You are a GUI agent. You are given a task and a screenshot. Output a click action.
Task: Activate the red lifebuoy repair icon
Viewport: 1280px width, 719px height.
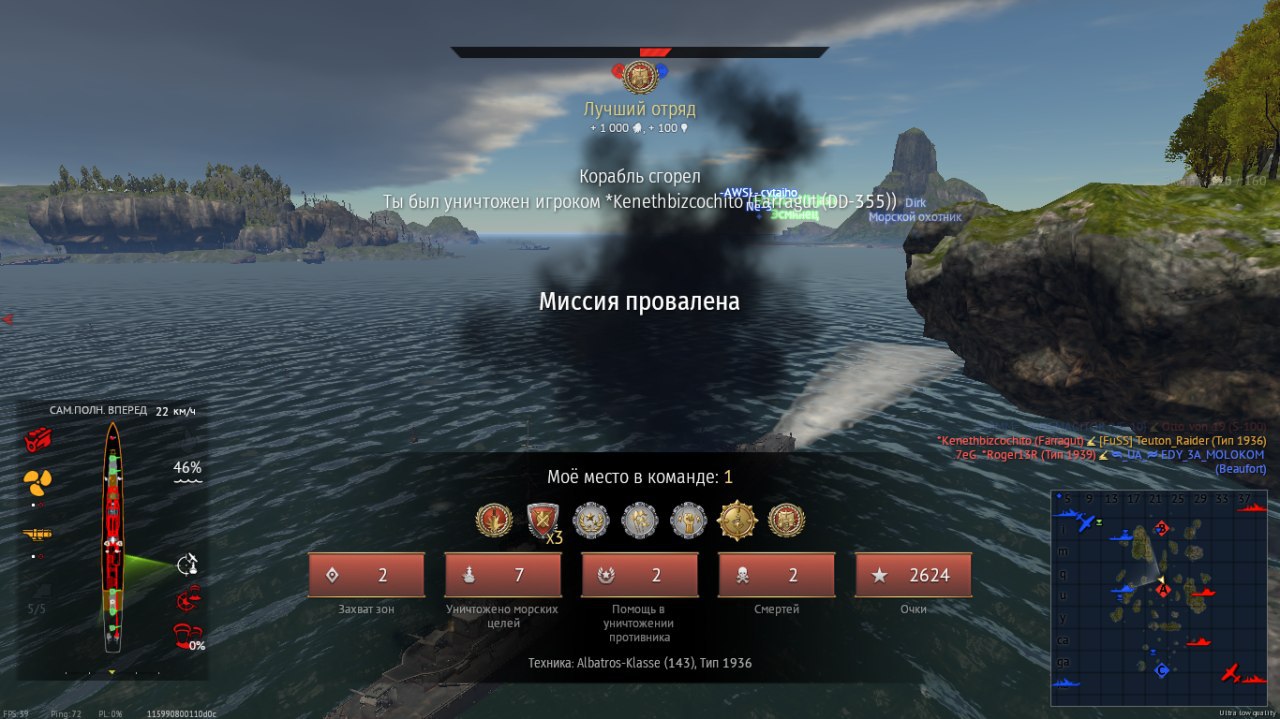coord(187,600)
